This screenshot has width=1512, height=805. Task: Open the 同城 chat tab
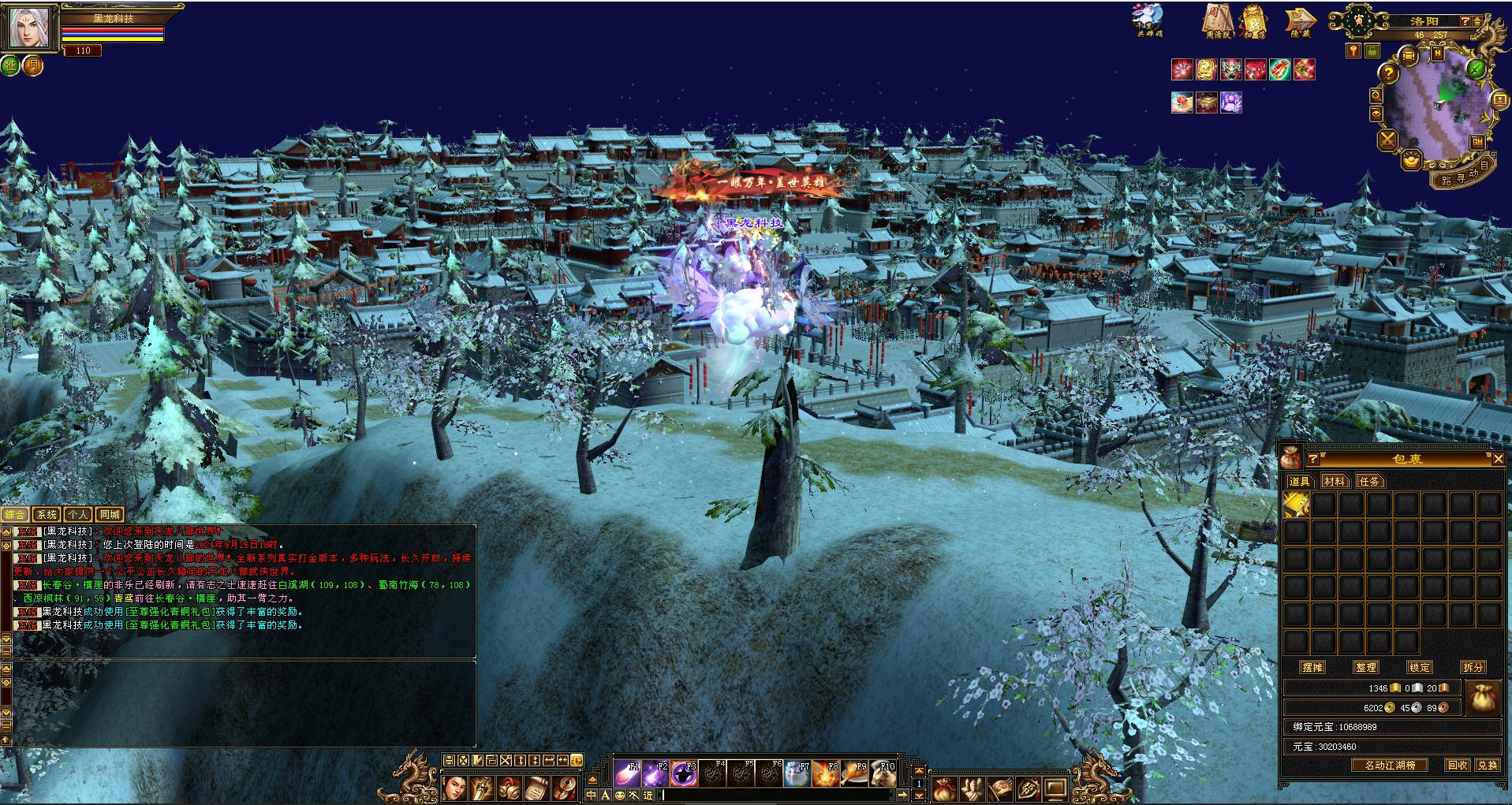tap(110, 514)
